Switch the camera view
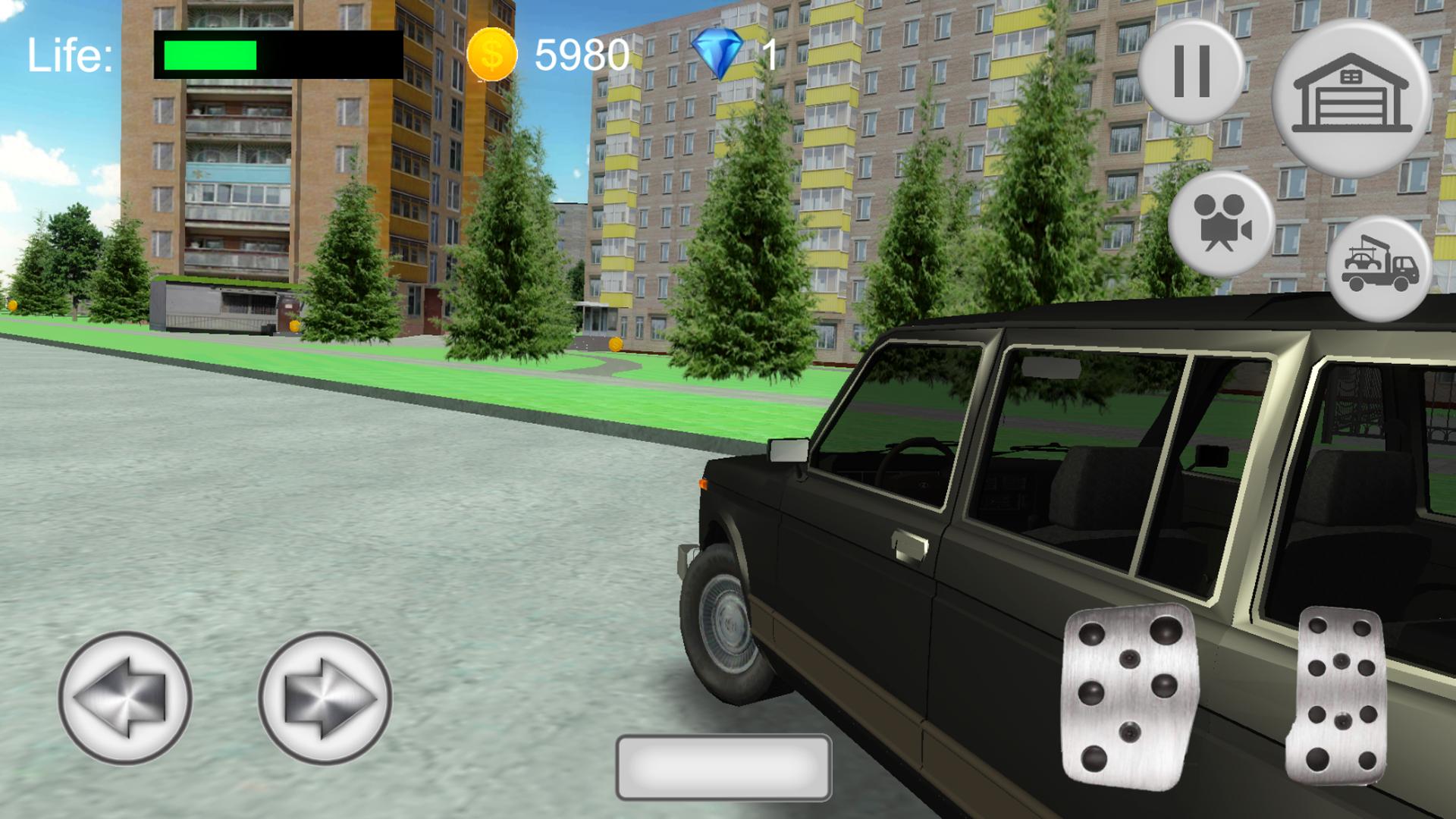This screenshot has width=1456, height=819. (1221, 223)
